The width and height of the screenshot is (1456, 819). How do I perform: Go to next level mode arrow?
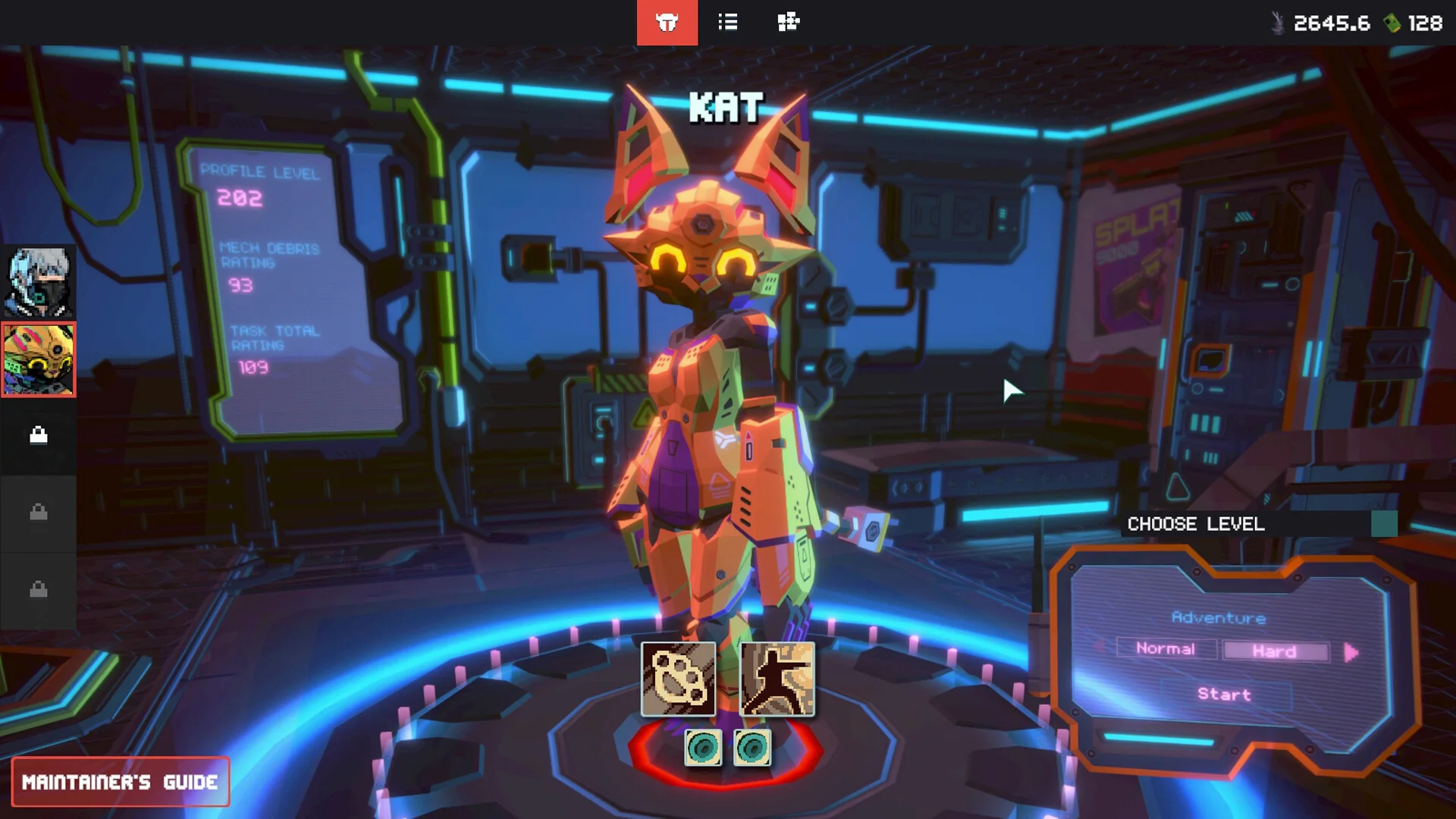tap(1351, 652)
